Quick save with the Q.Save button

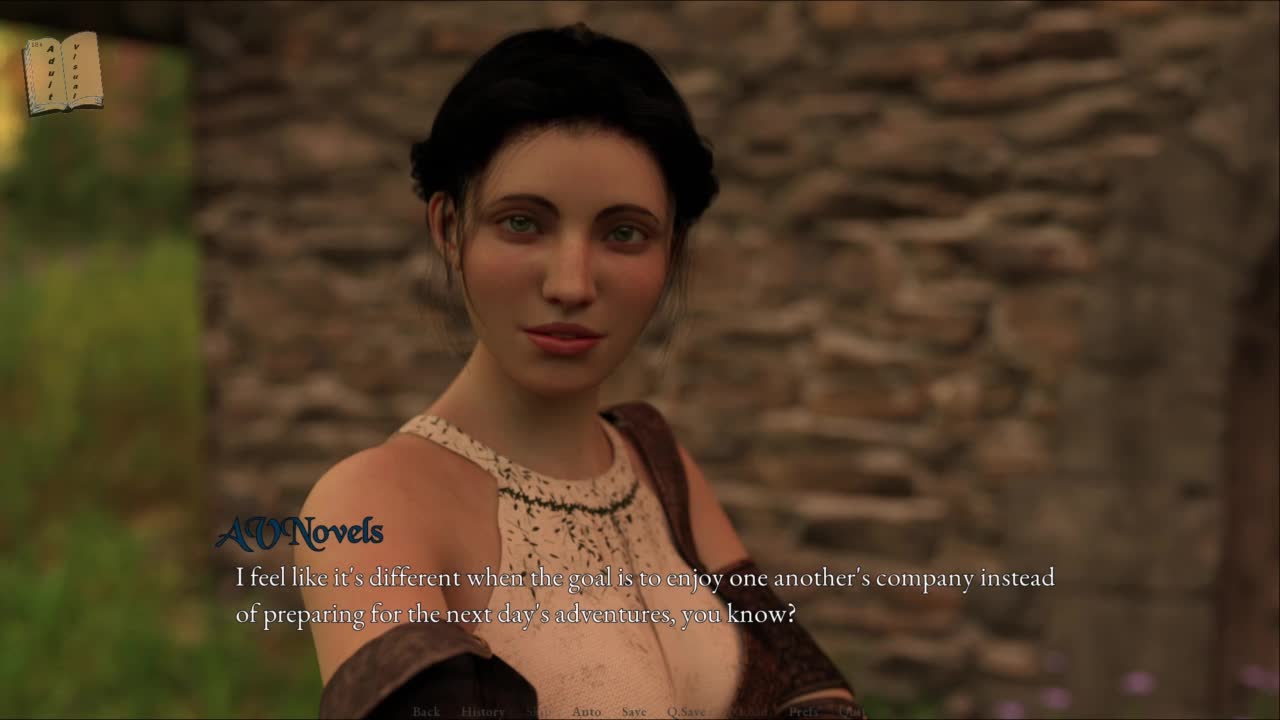687,711
